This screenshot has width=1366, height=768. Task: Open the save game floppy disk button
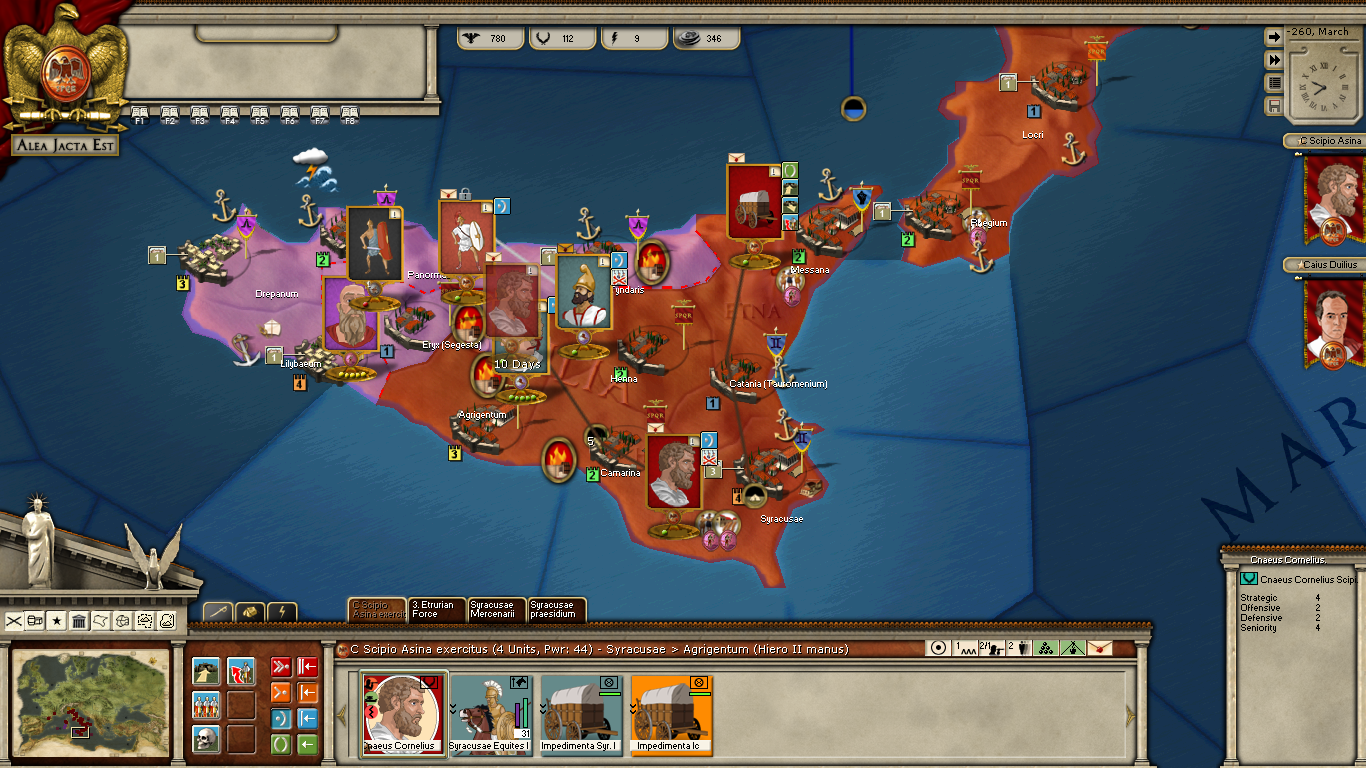point(1274,106)
